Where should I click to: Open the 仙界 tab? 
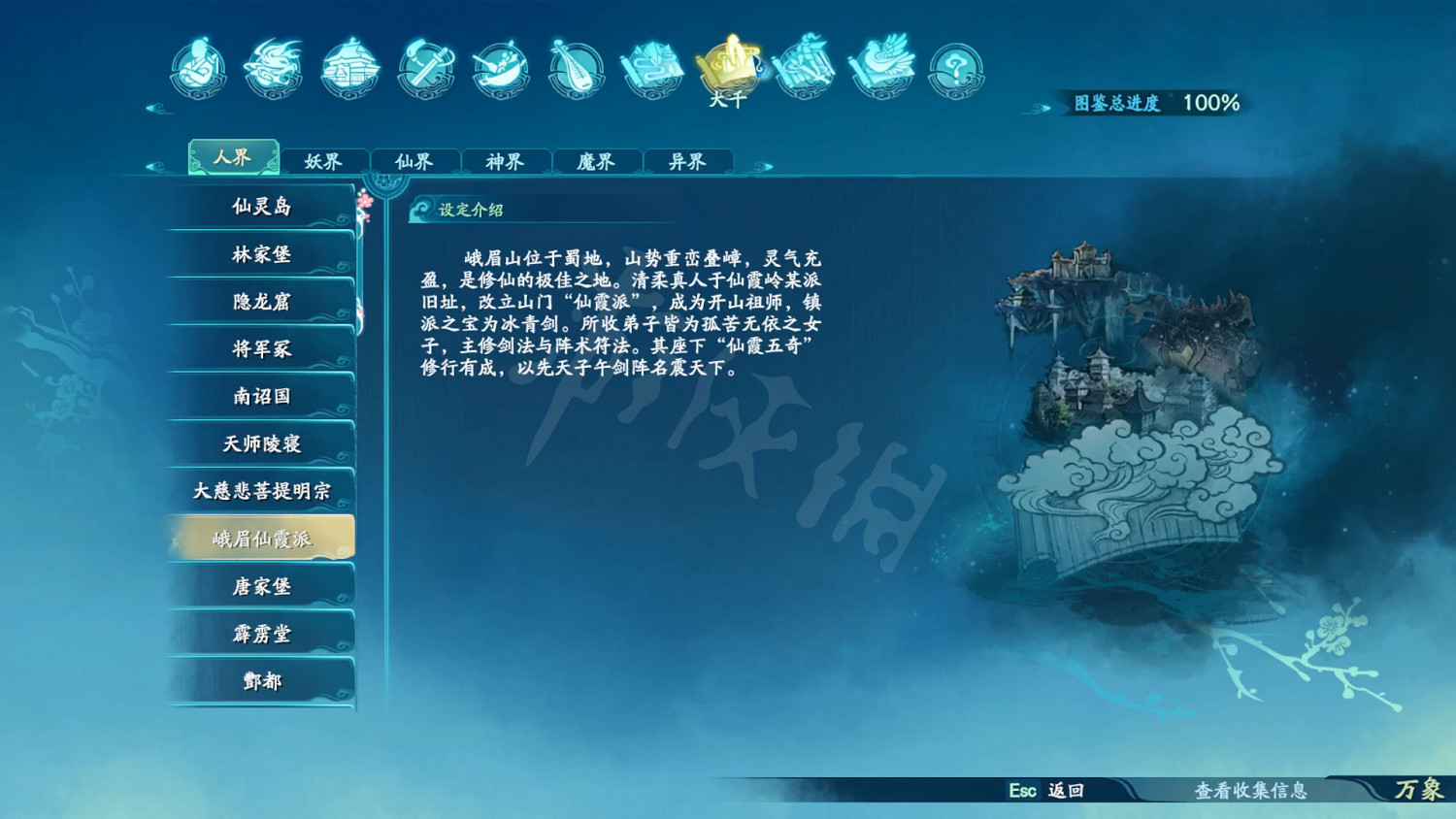[415, 161]
